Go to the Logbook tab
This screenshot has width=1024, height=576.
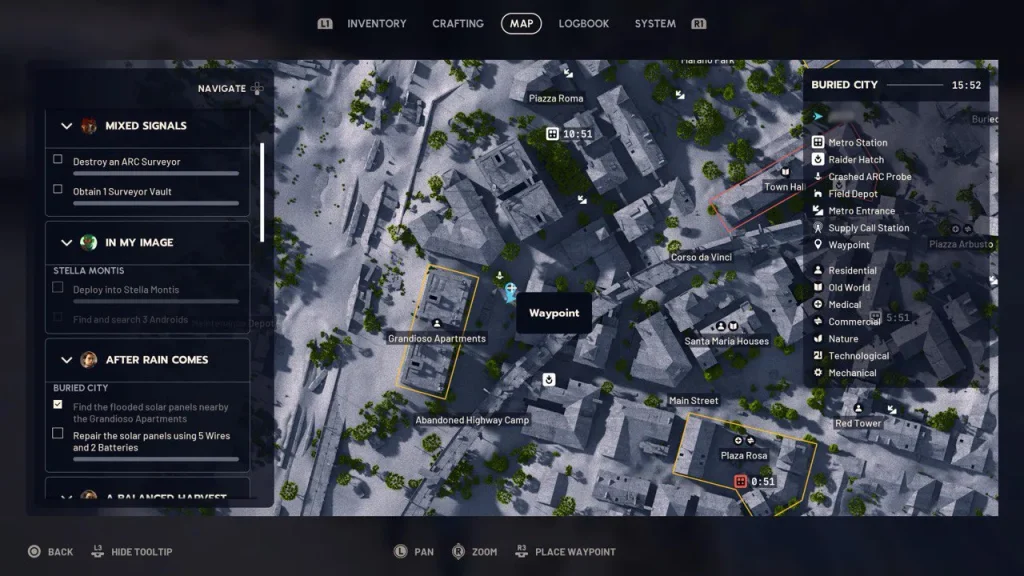(x=584, y=24)
